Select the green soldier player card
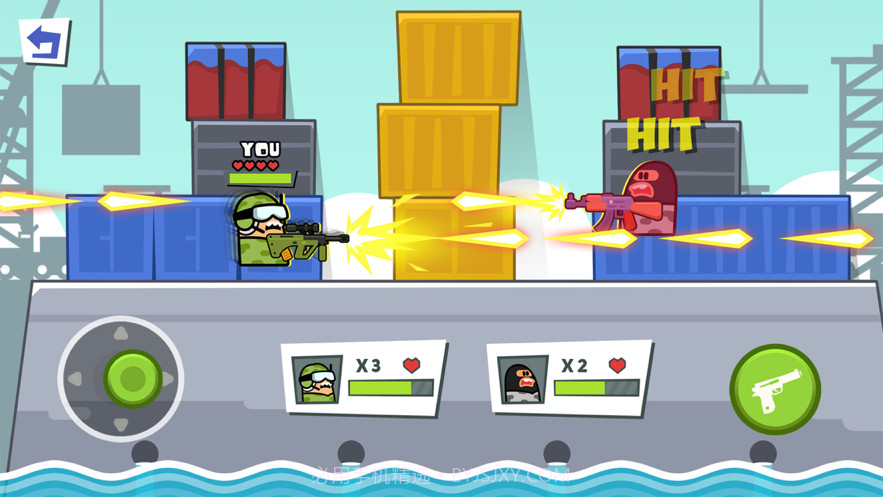This screenshot has height=497, width=883. [x=364, y=378]
